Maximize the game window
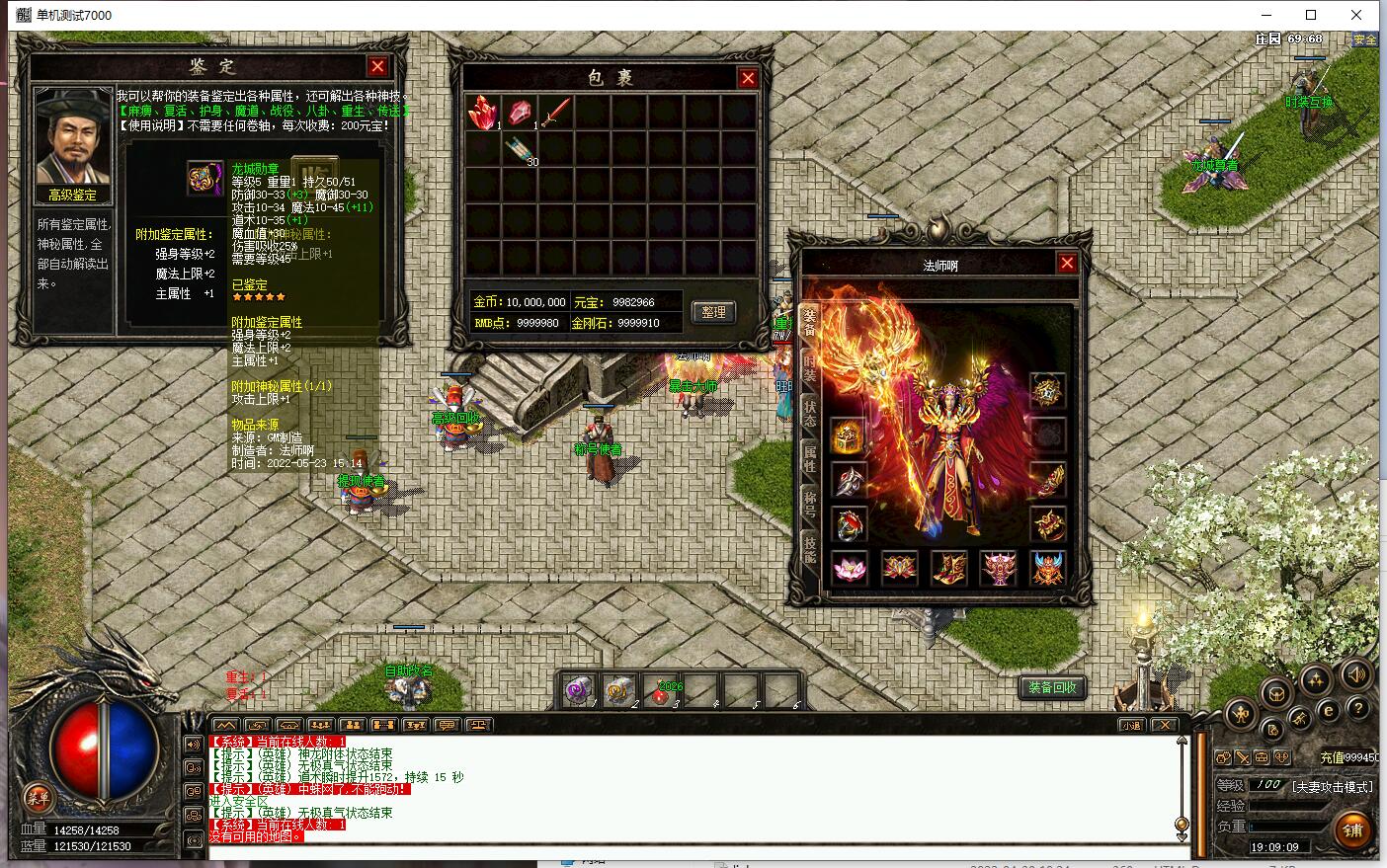Image resolution: width=1387 pixels, height=868 pixels. click(1311, 15)
